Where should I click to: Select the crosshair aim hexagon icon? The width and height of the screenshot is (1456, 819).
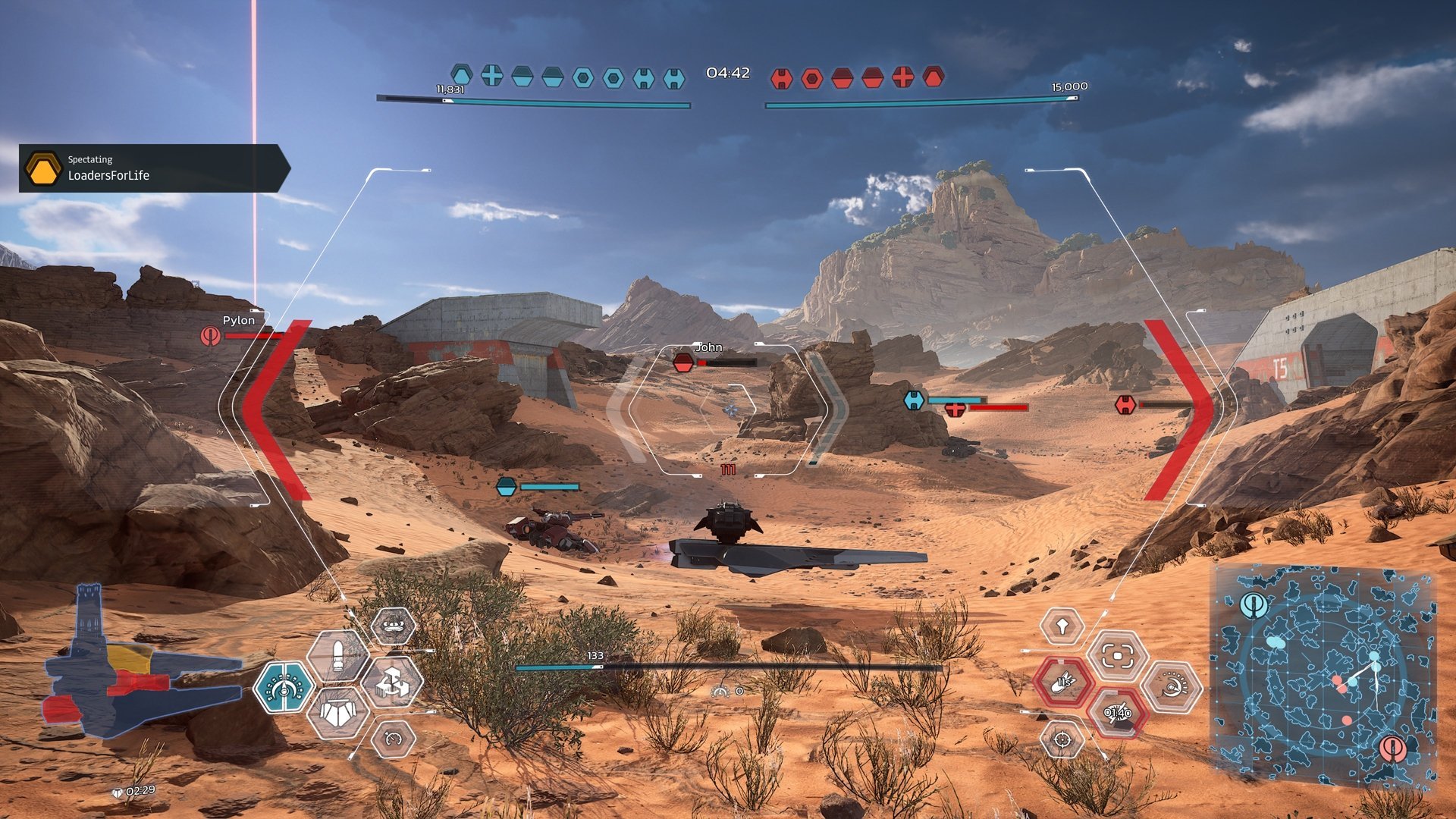click(1062, 738)
